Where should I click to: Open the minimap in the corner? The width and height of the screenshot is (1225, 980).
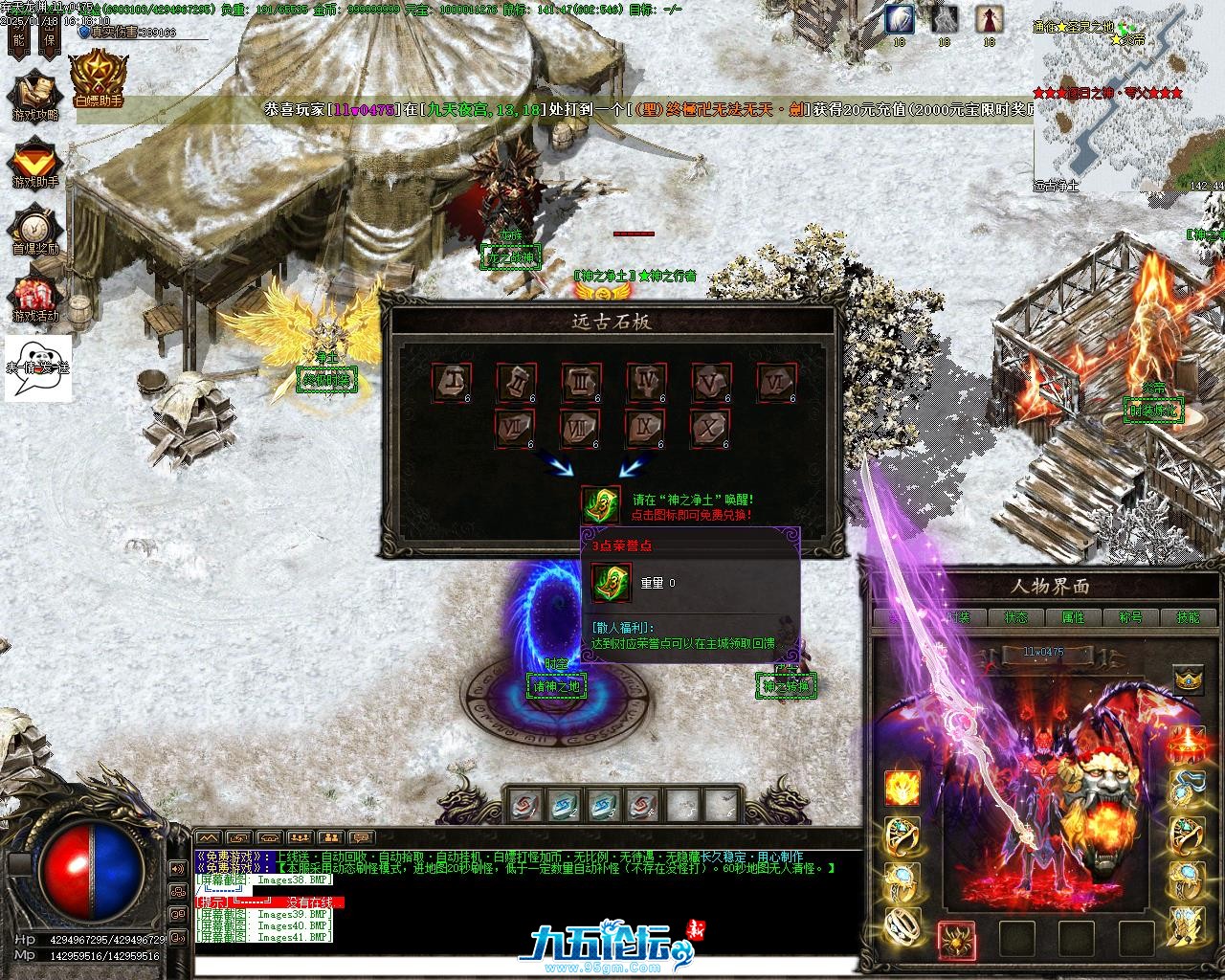point(1128,100)
